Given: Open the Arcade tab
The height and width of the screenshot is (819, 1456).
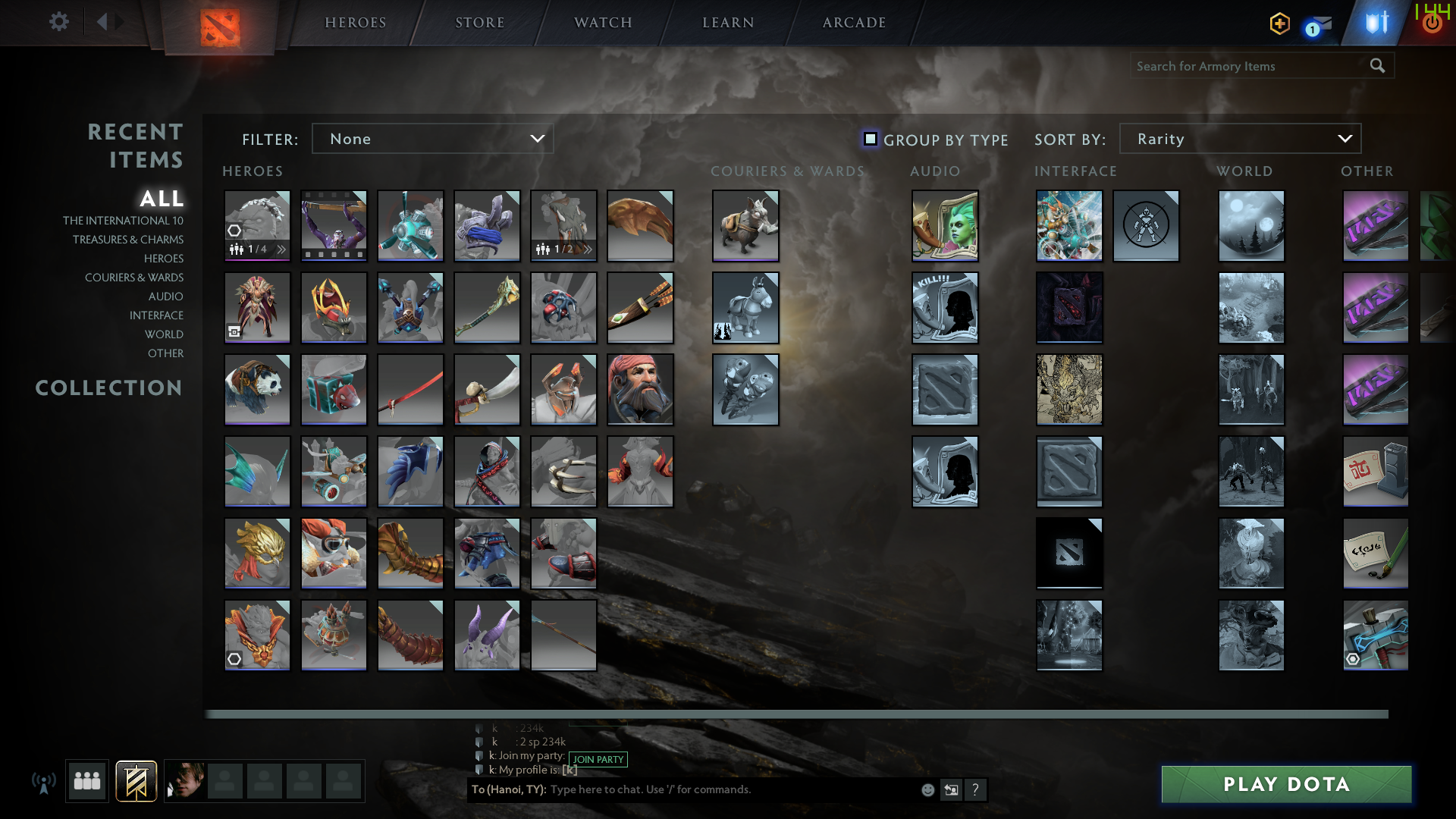Looking at the screenshot, I should tap(852, 22).
